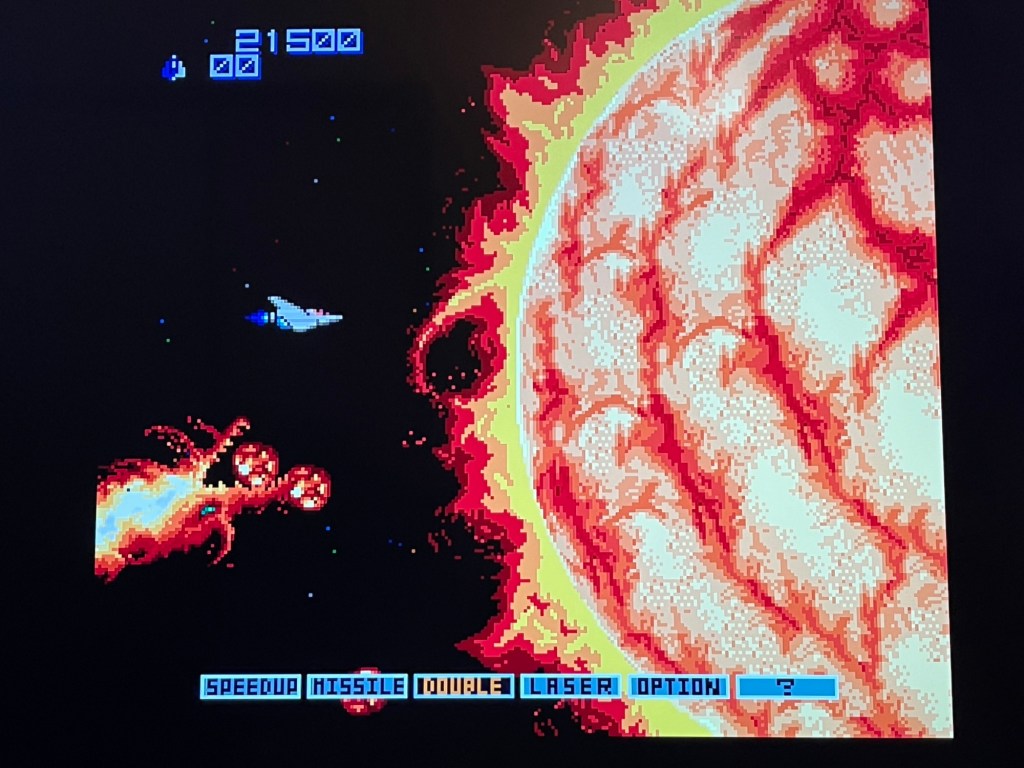Select the OPTION power-up slot

click(678, 687)
